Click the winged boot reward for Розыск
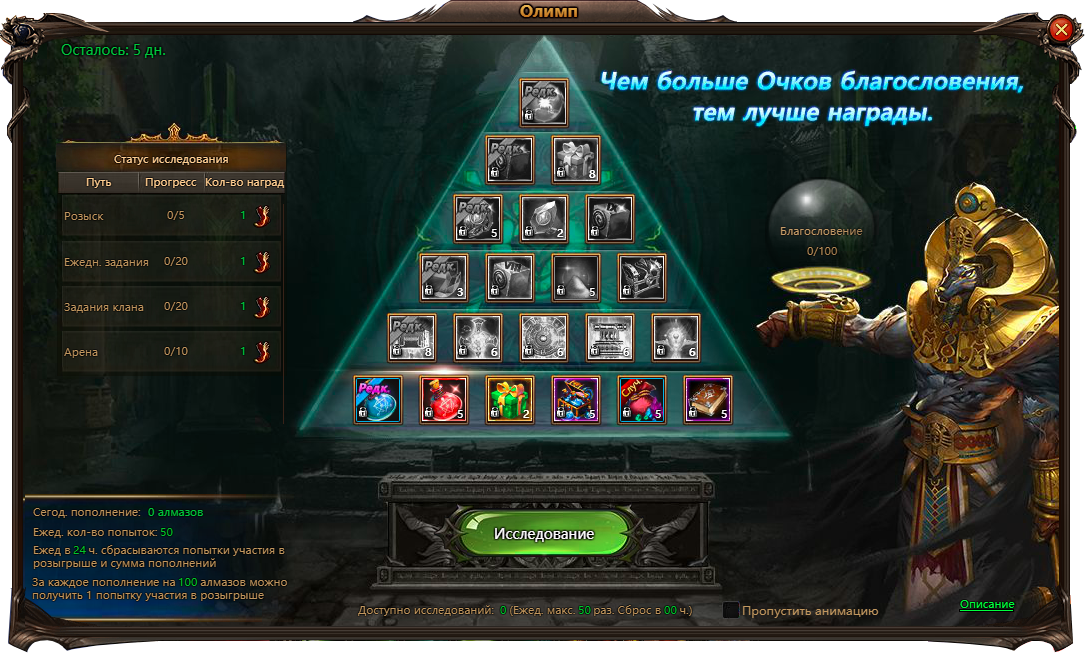 (x=262, y=216)
